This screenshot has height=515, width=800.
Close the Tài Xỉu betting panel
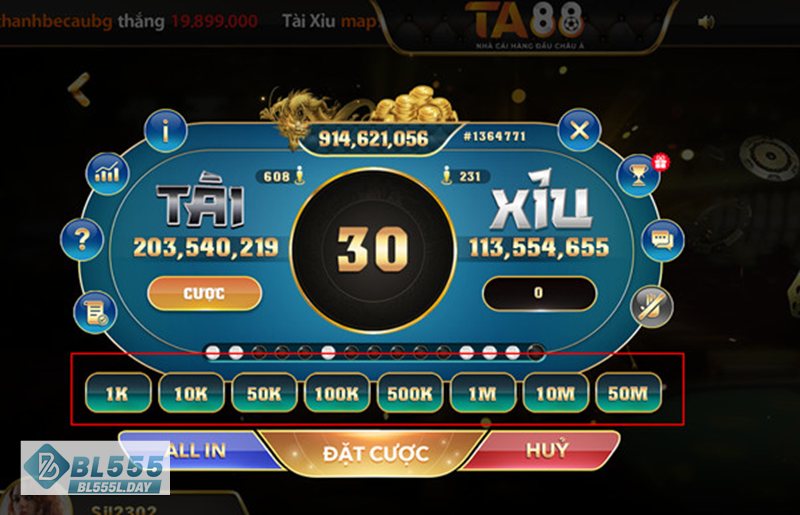579,129
